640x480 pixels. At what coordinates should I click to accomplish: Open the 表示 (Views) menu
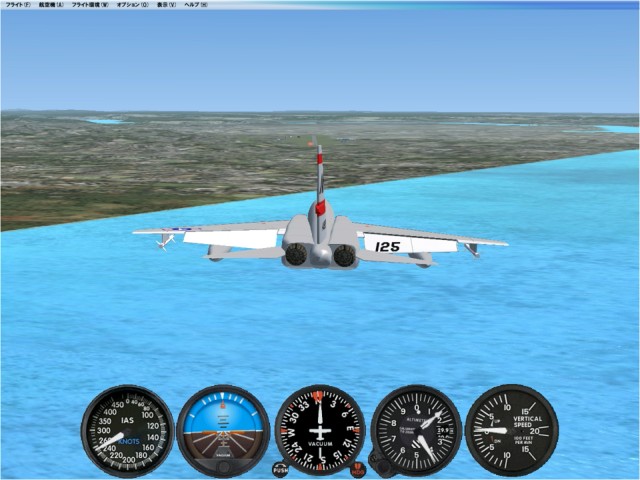[x=166, y=5]
